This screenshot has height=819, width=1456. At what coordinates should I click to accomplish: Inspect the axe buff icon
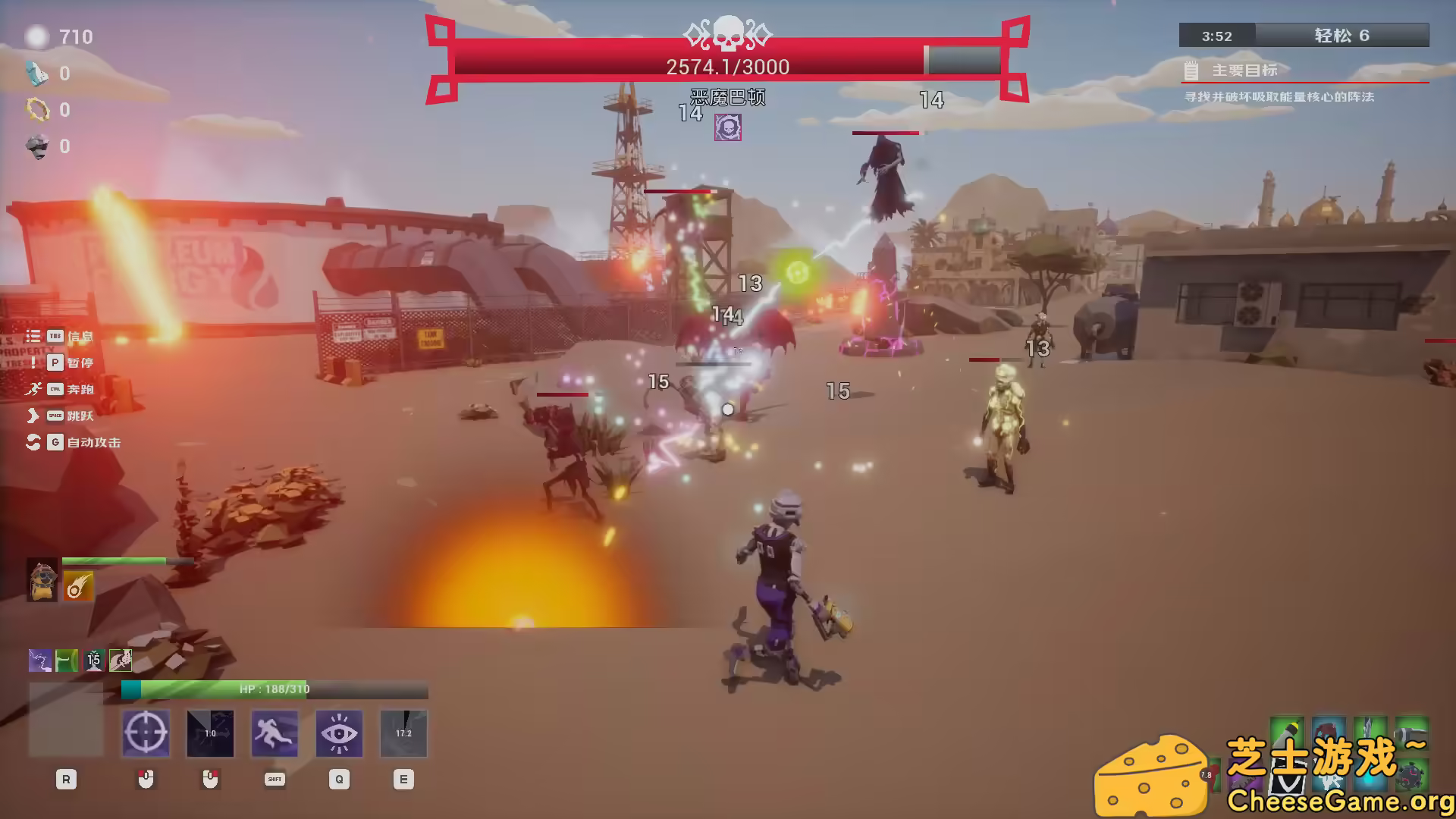(121, 661)
